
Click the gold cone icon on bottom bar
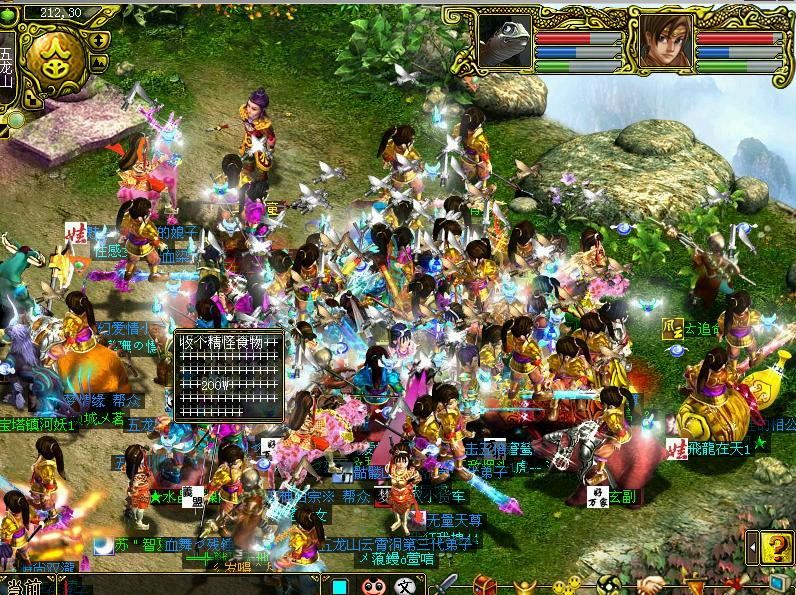pos(694,585)
